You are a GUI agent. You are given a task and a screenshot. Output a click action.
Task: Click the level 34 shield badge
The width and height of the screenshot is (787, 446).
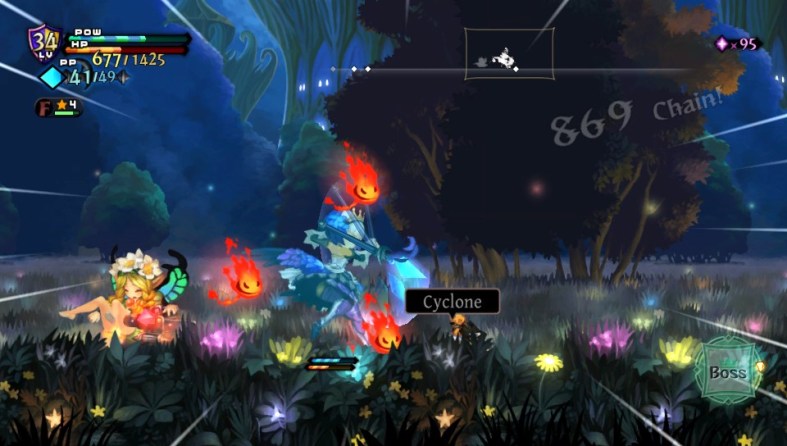coord(44,42)
